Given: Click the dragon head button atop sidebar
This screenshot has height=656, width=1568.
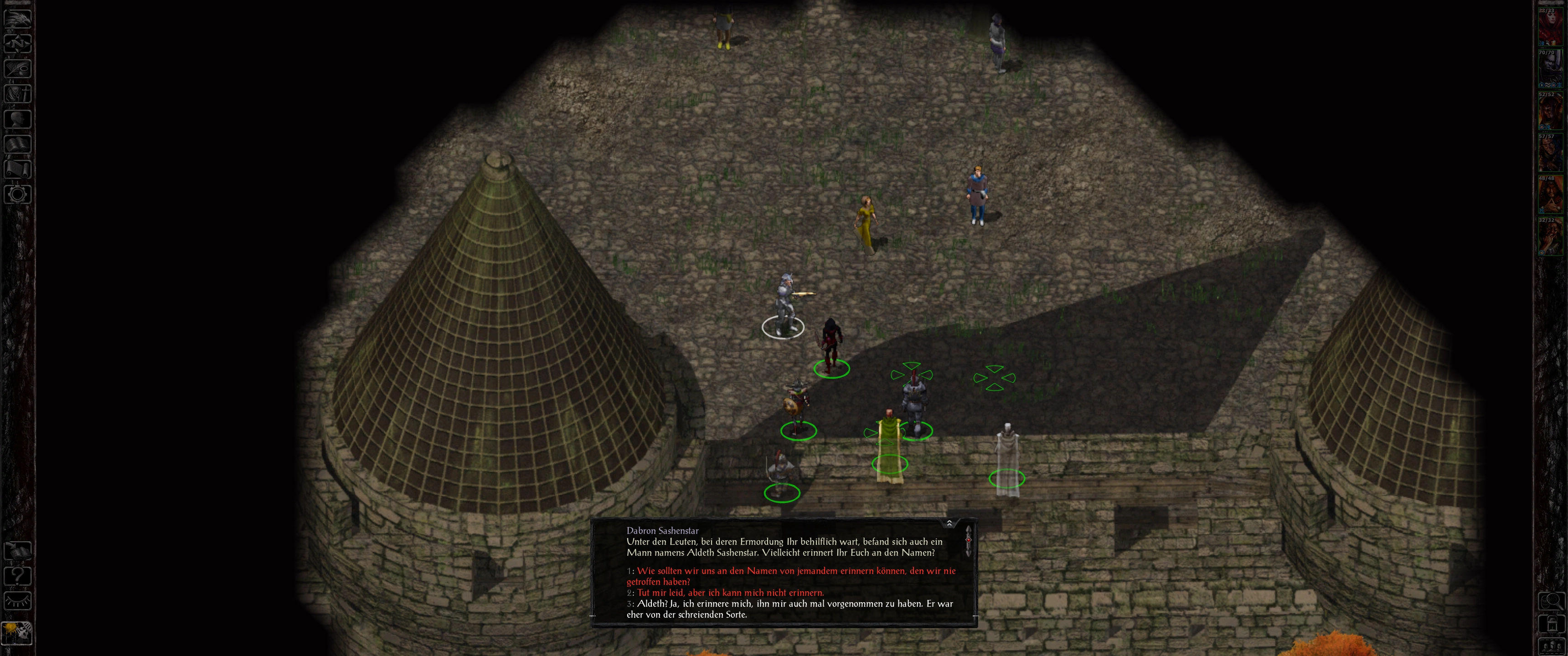Looking at the screenshot, I should (17, 18).
